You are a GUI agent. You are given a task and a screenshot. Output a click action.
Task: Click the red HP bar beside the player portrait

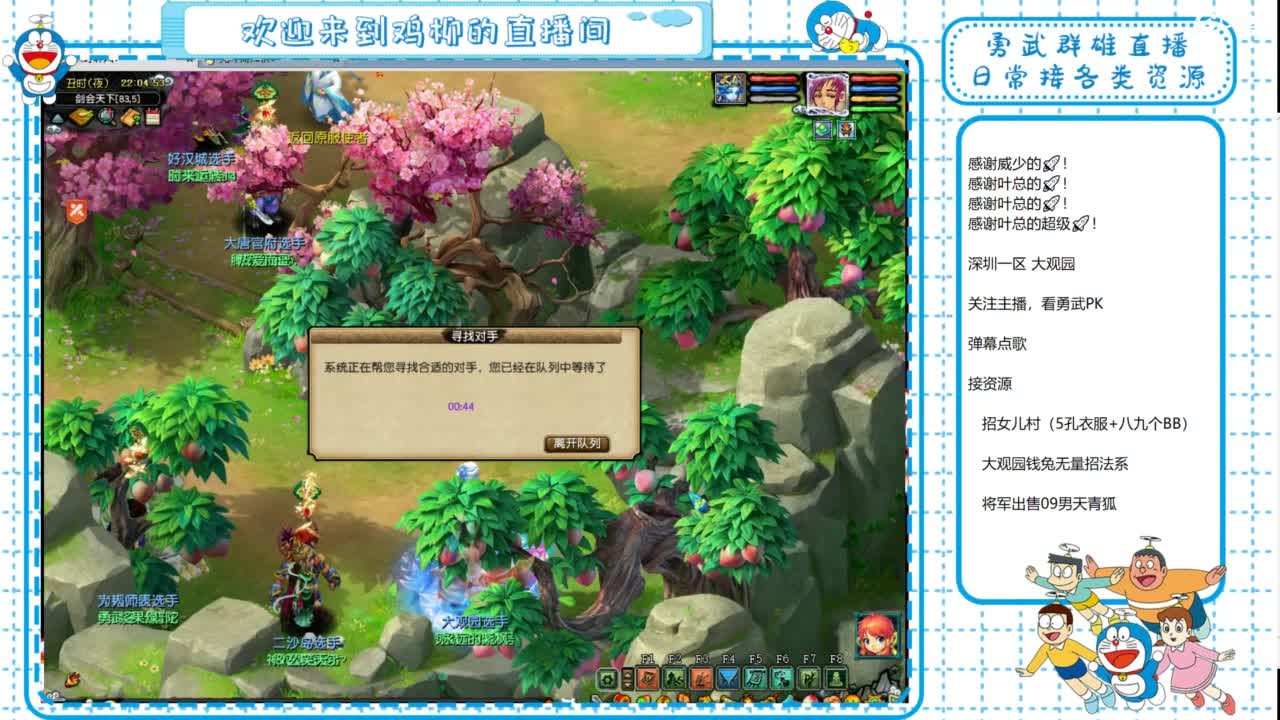[873, 79]
